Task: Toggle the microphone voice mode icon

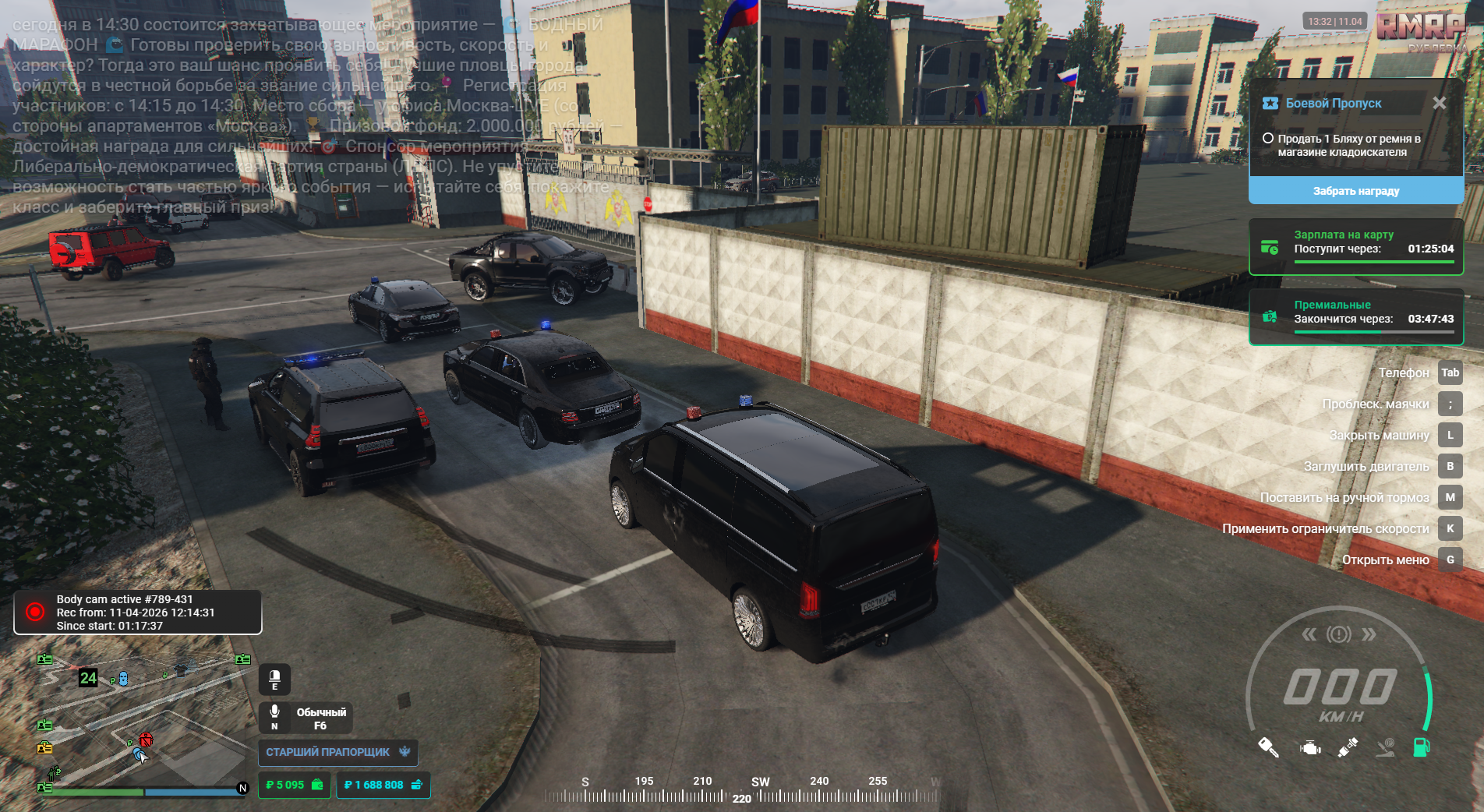Action: (x=274, y=717)
